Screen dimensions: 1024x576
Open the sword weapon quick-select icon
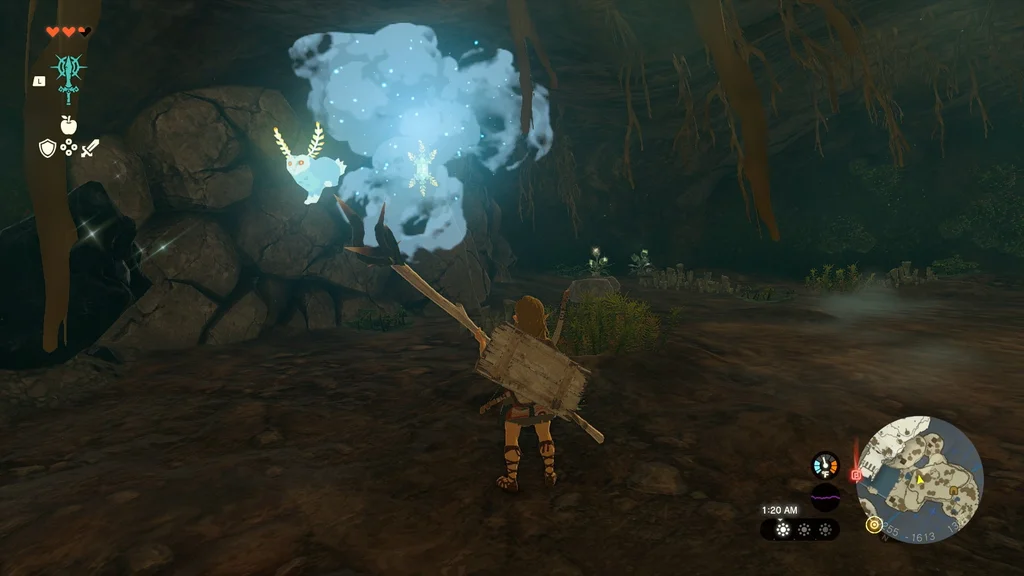pyautogui.click(x=90, y=148)
